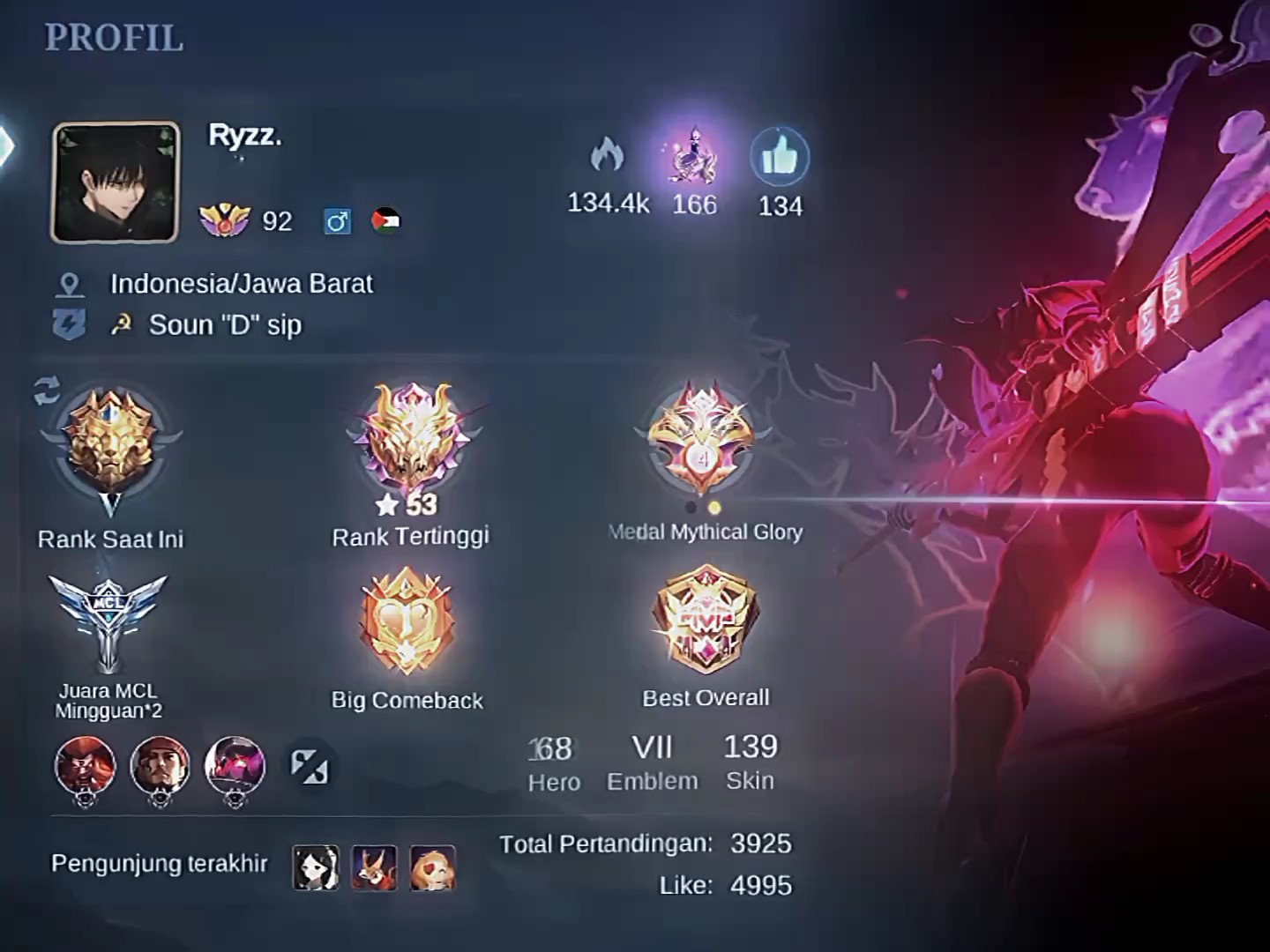Open the fox recent visitor avatar
Screen dimensions: 1270x952
pyautogui.click(x=374, y=866)
